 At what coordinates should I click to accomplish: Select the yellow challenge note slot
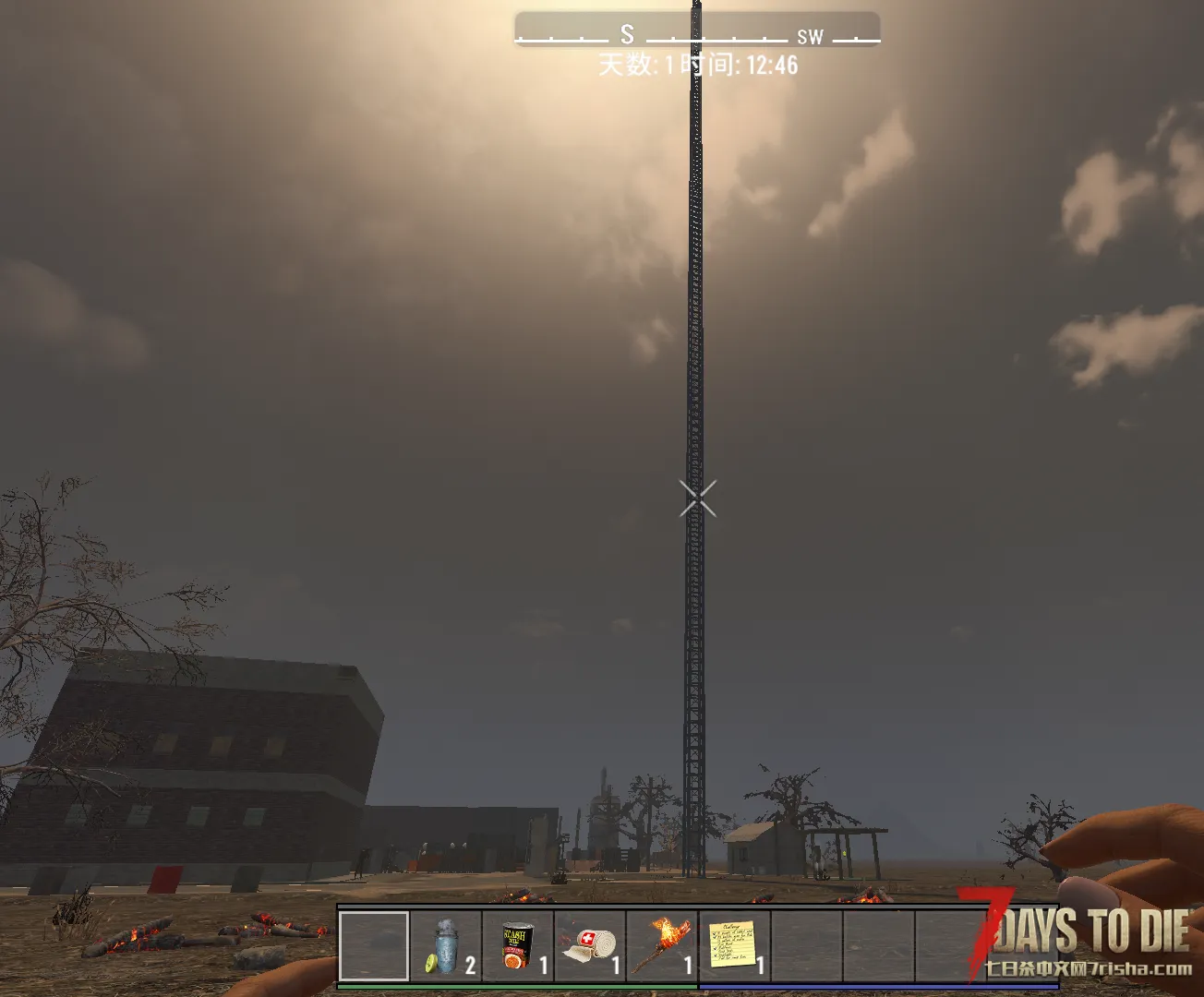coord(734,946)
